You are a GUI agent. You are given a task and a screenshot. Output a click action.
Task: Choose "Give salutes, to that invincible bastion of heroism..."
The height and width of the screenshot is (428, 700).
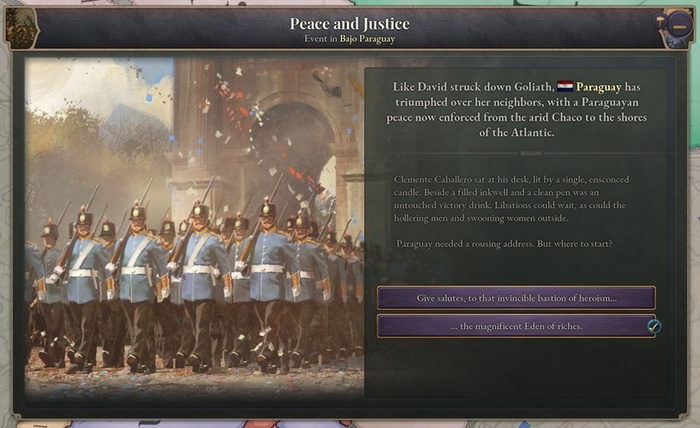tap(516, 298)
